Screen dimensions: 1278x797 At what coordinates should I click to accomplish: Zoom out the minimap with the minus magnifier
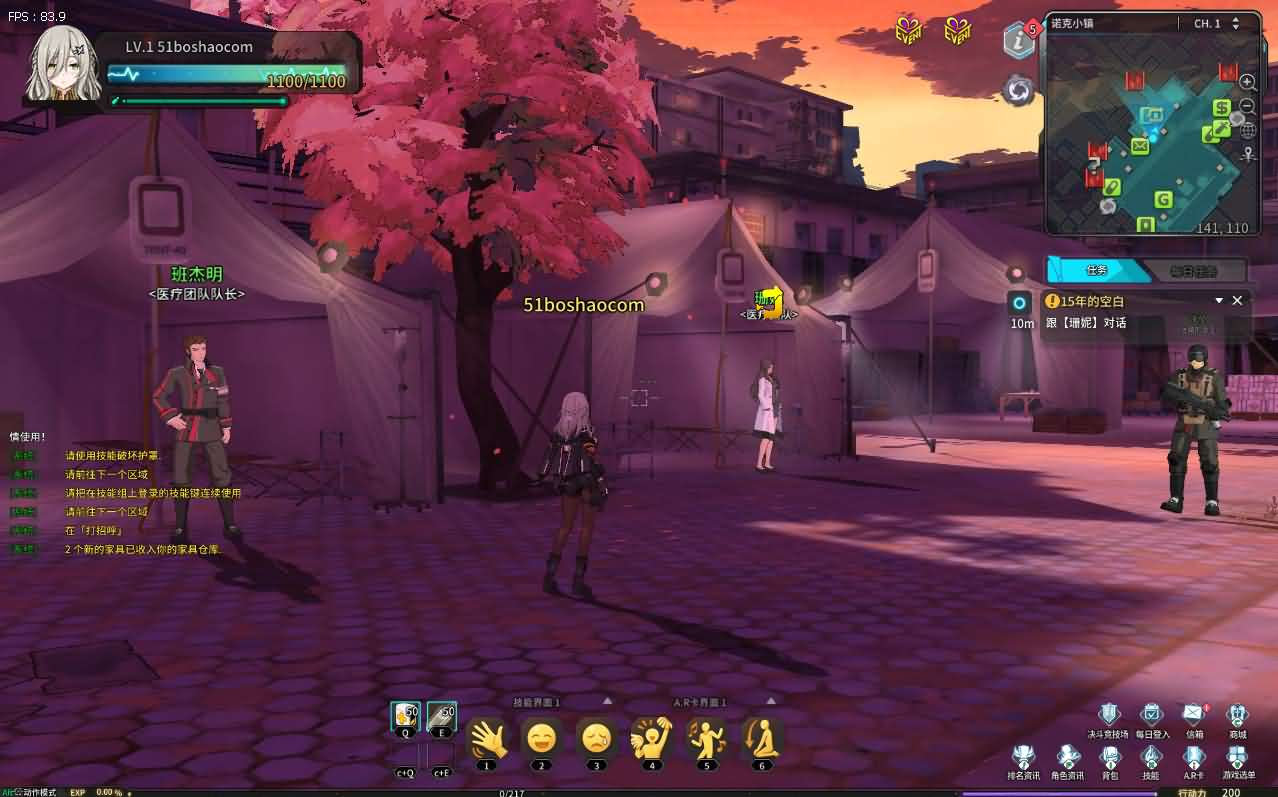(x=1248, y=106)
